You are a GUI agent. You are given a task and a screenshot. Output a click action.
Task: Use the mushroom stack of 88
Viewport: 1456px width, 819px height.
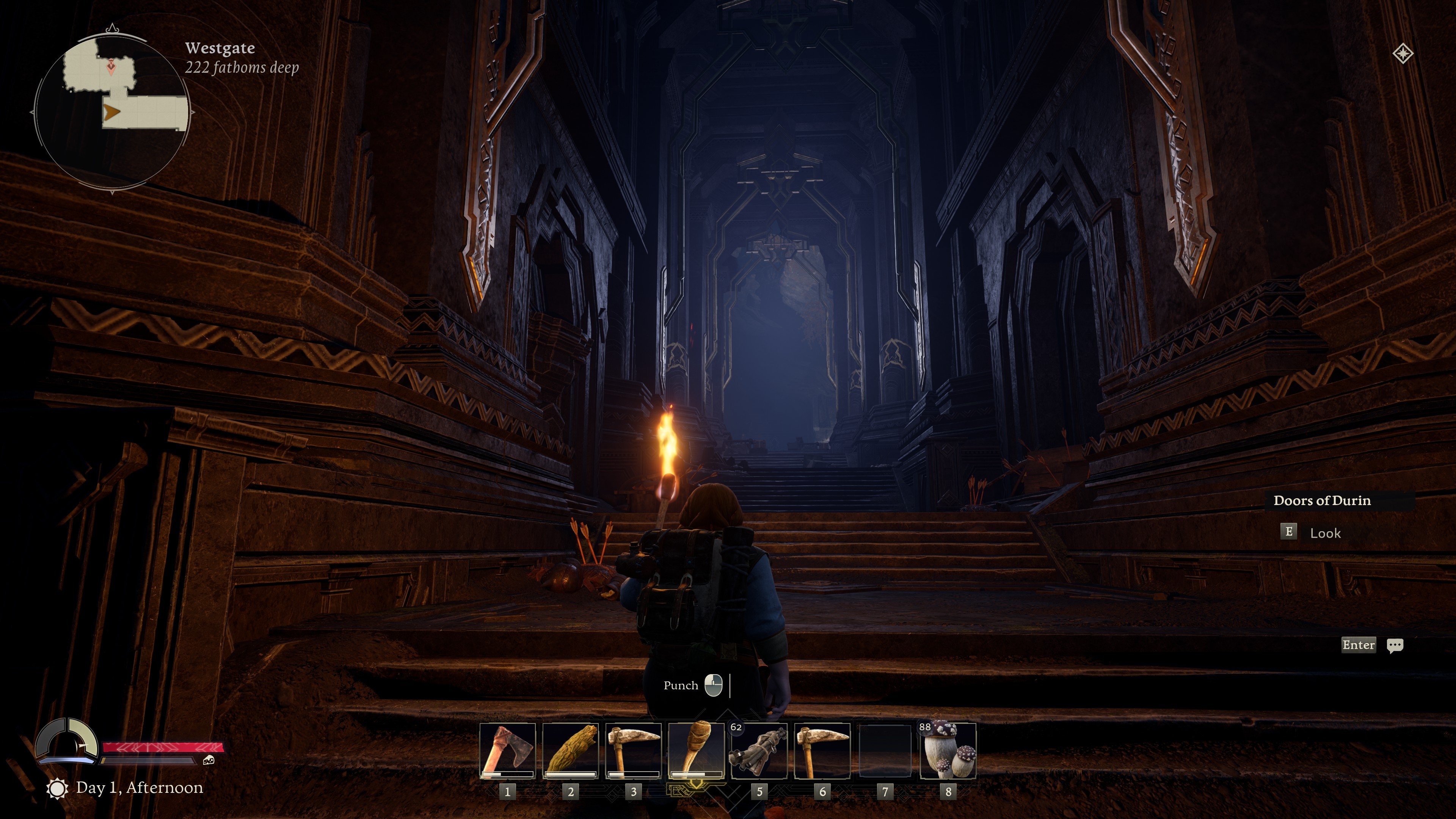(948, 751)
